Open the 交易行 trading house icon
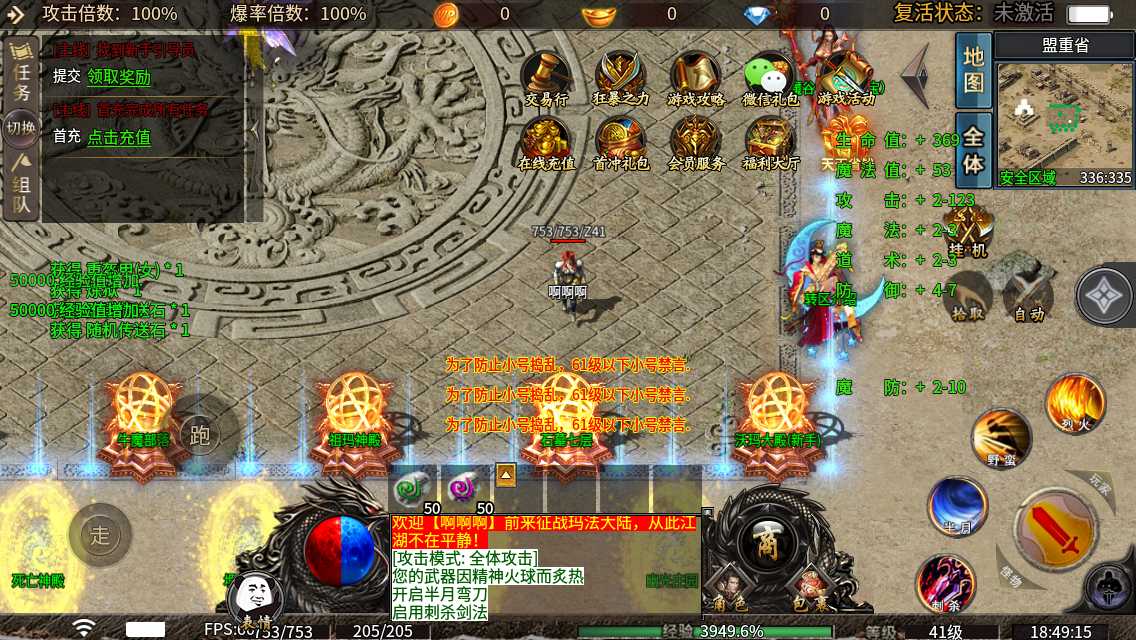The height and width of the screenshot is (640, 1136). coord(546,76)
